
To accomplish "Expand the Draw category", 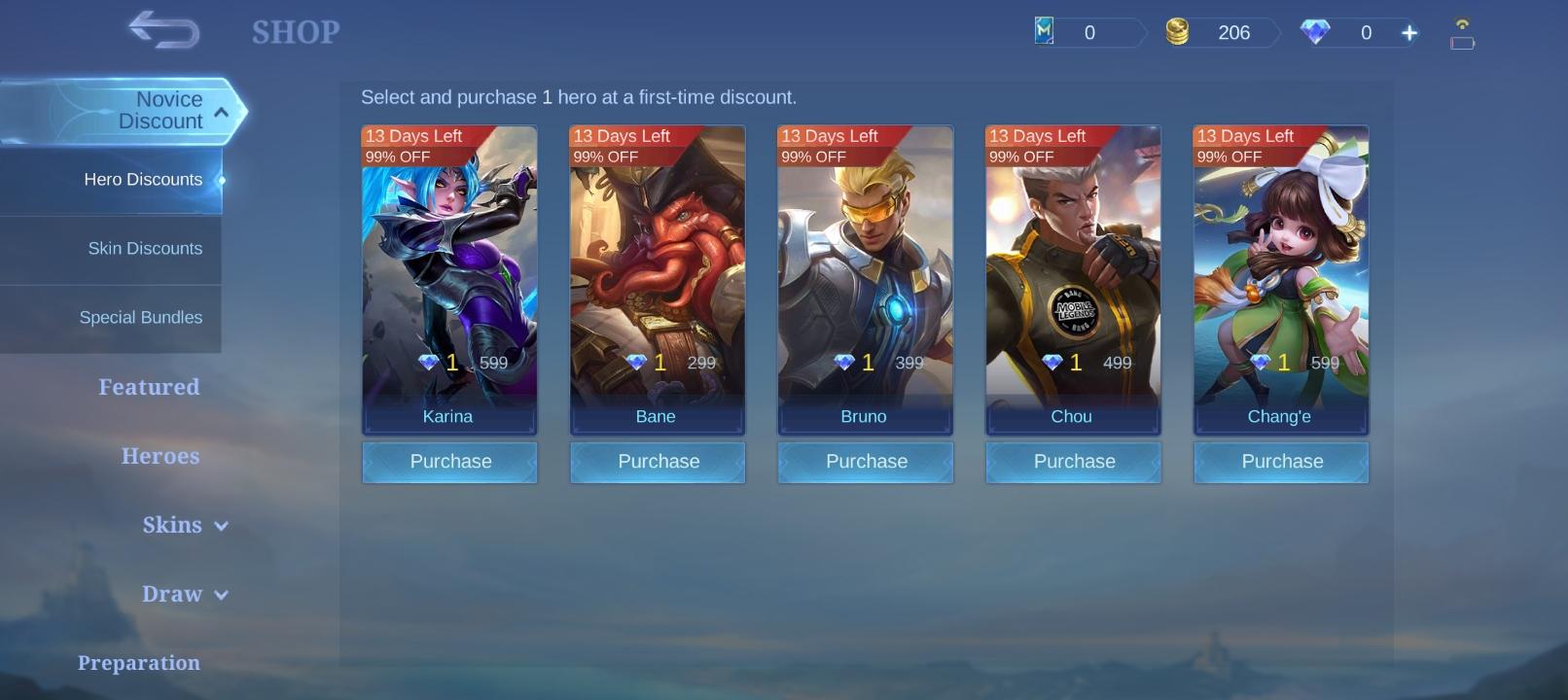I will click(185, 594).
